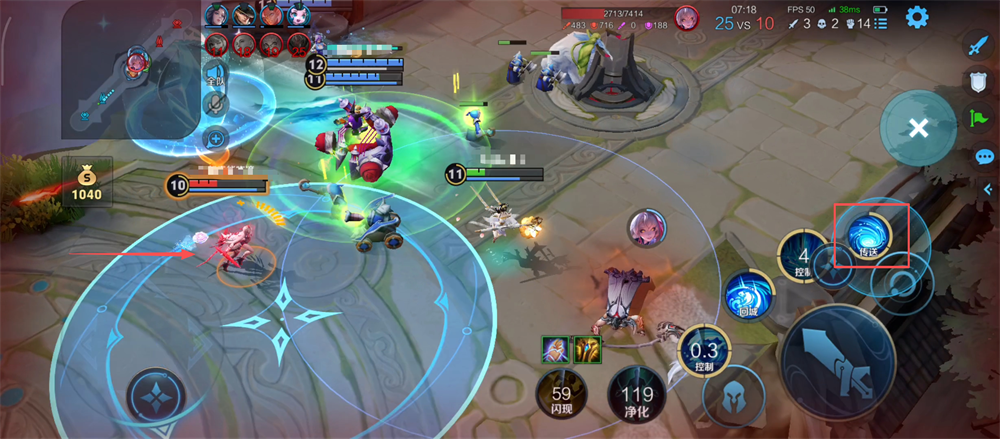Viewport: 1000px width, 439px height.
Task: Open the shop via the gold coin counter
Action: pos(86,182)
